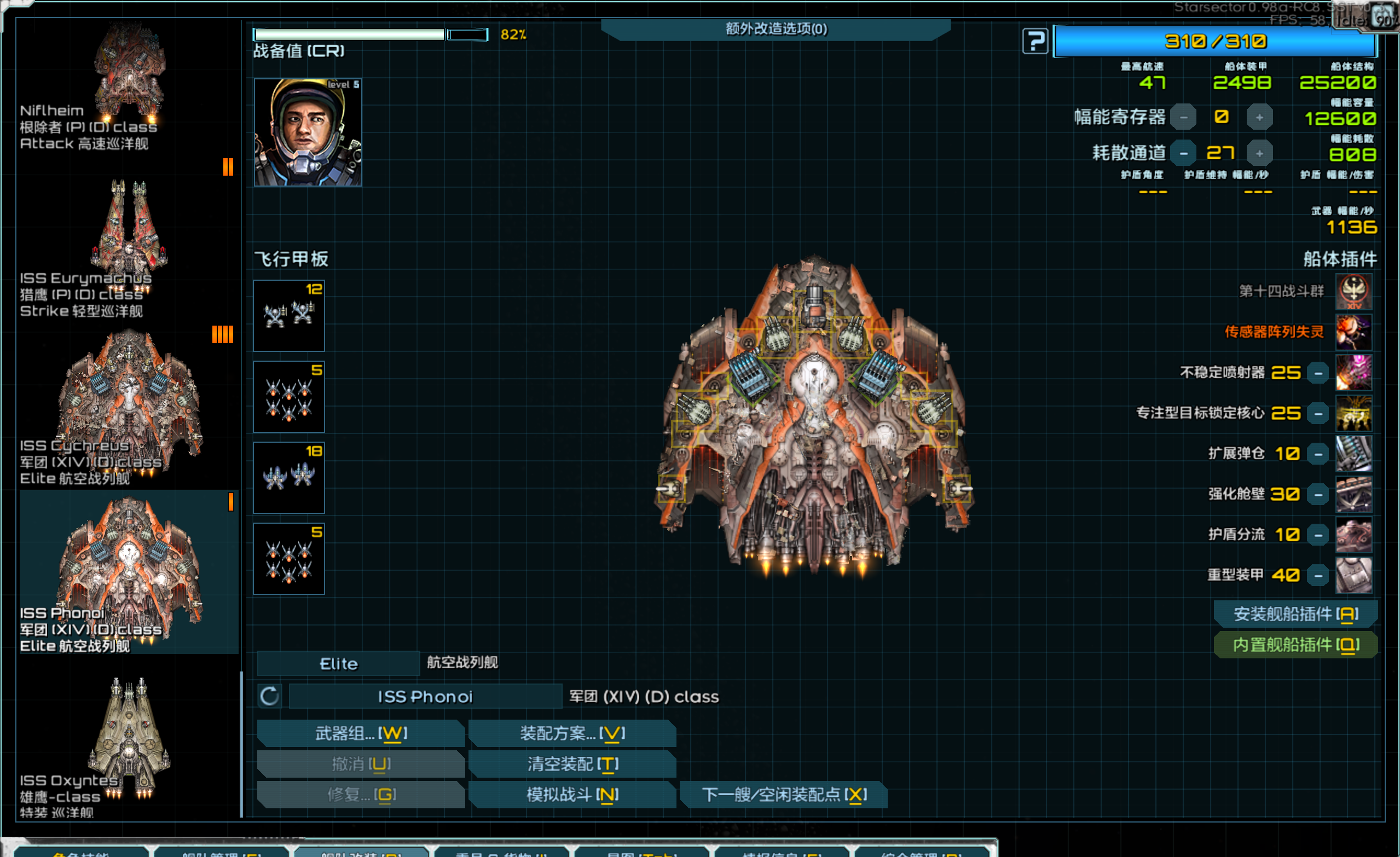Show built-in hullmods 内置舰船插件
Image resolution: width=1400 pixels, height=857 pixels.
click(1295, 645)
